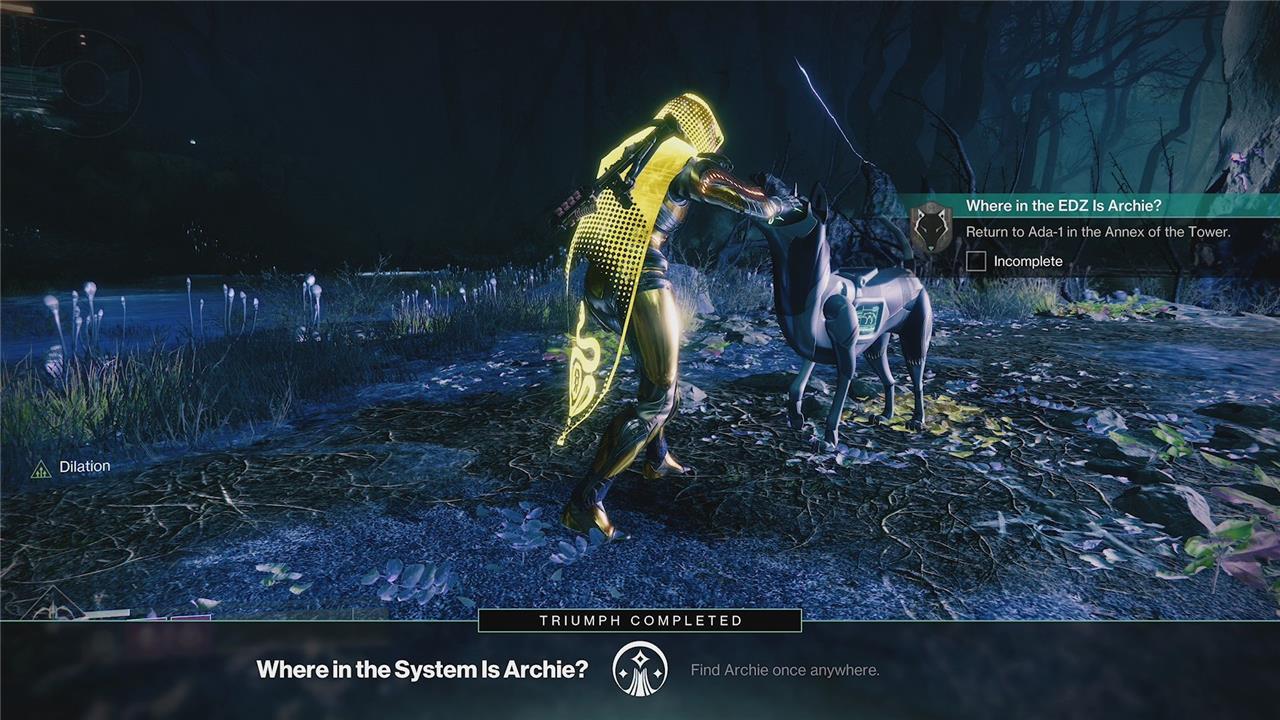Open the Triumph Completed banner
The width and height of the screenshot is (1280, 720).
[x=640, y=621]
